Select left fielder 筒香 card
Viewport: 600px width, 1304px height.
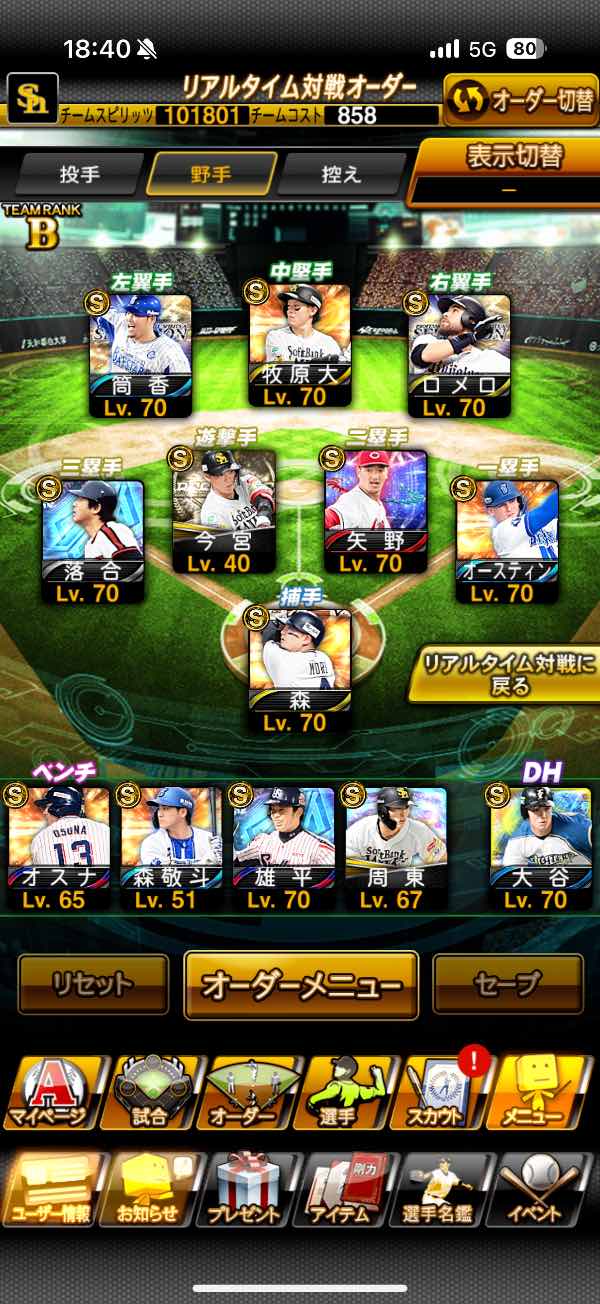[x=140, y=356]
